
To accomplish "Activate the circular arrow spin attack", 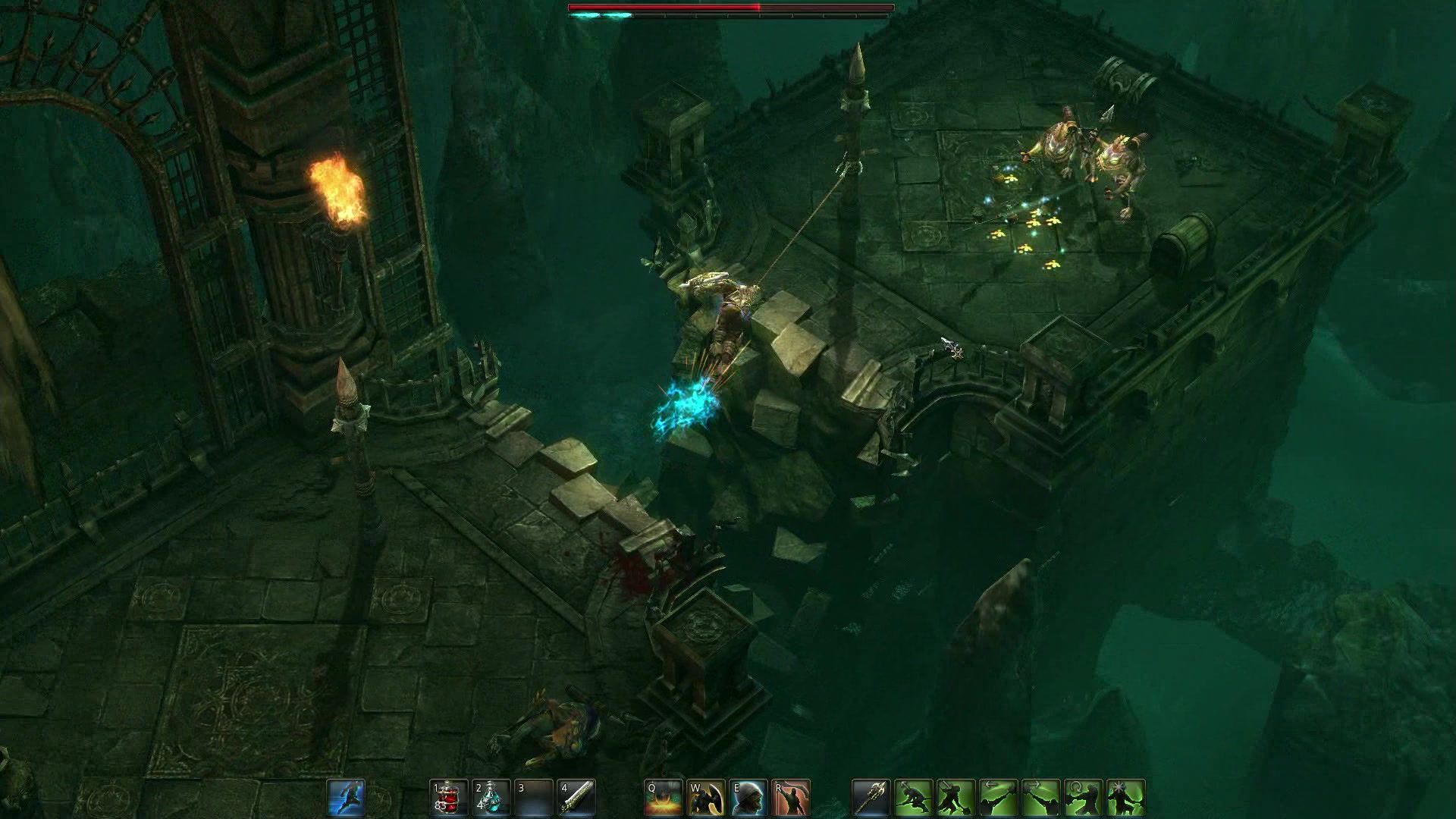I will (1083, 798).
